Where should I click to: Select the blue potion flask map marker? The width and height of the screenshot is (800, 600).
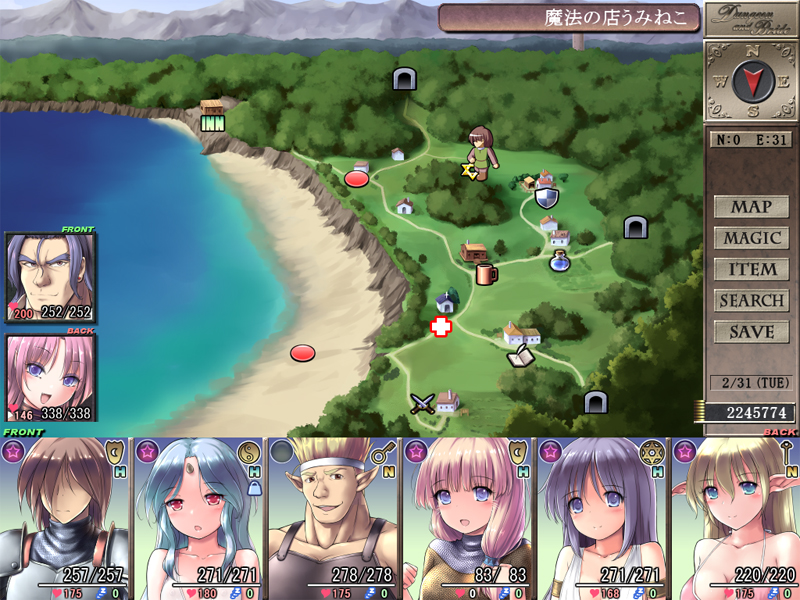559,262
